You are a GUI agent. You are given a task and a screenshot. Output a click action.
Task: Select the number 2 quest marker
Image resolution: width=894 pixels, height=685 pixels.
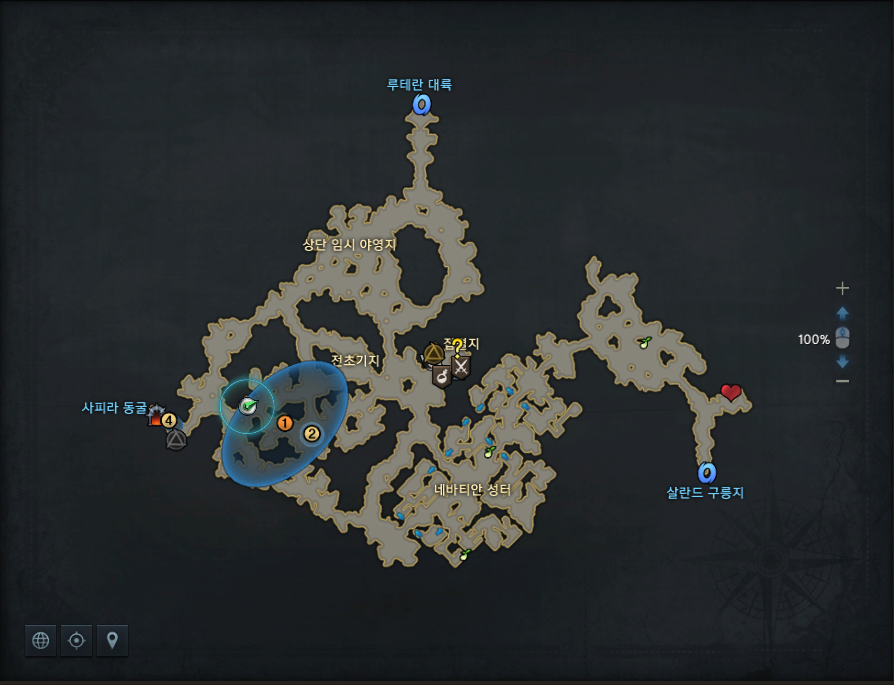[312, 433]
